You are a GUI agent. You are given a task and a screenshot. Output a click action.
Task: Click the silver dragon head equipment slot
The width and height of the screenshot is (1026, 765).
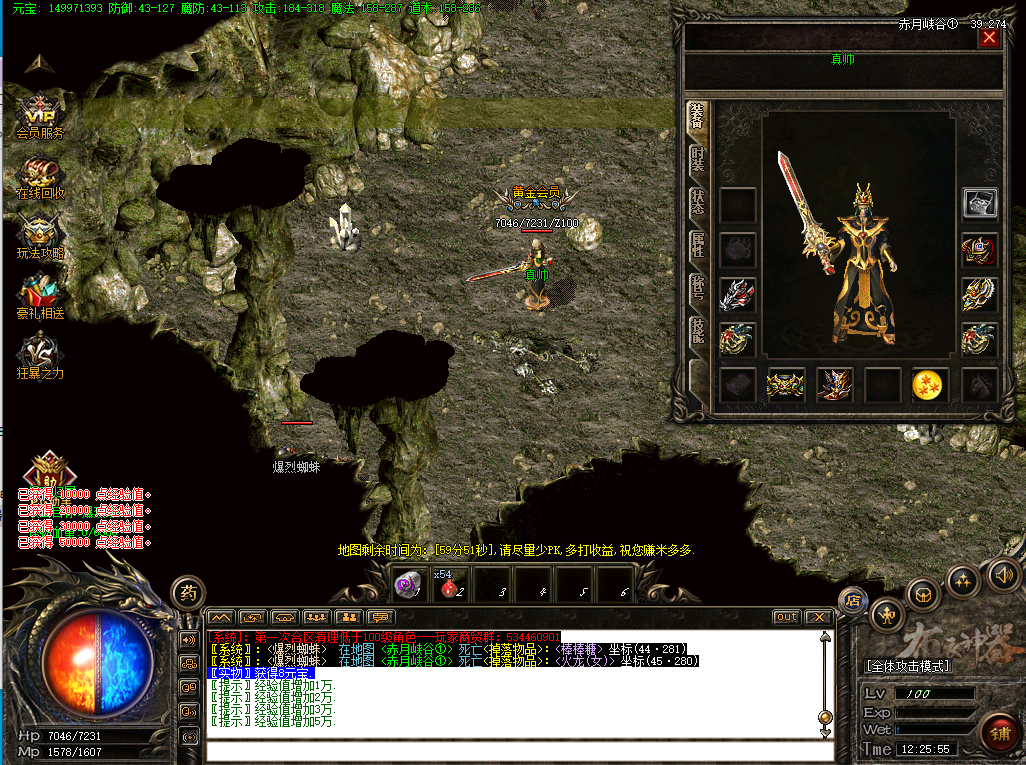737,294
